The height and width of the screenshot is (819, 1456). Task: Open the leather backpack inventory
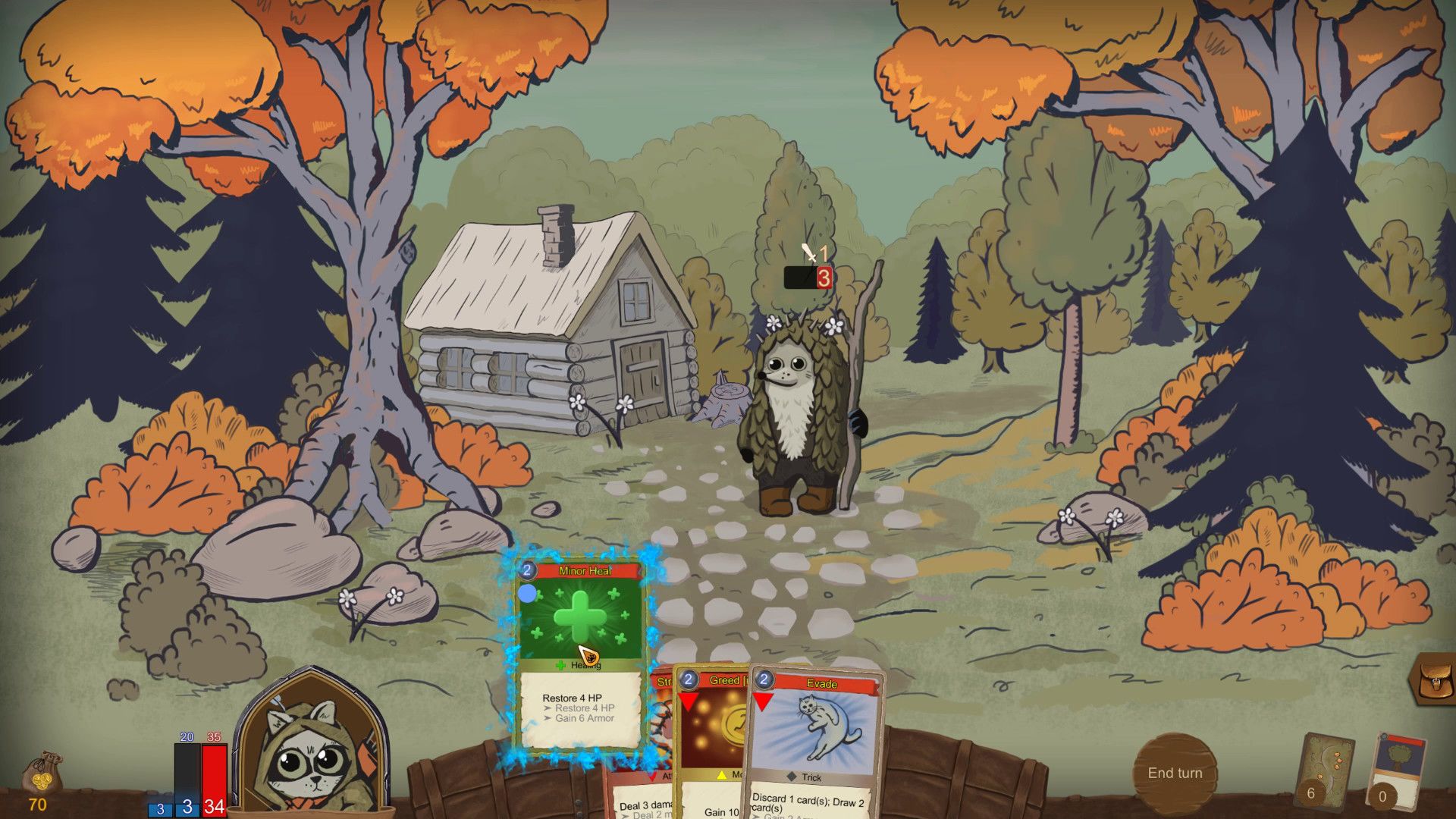[x=1433, y=678]
